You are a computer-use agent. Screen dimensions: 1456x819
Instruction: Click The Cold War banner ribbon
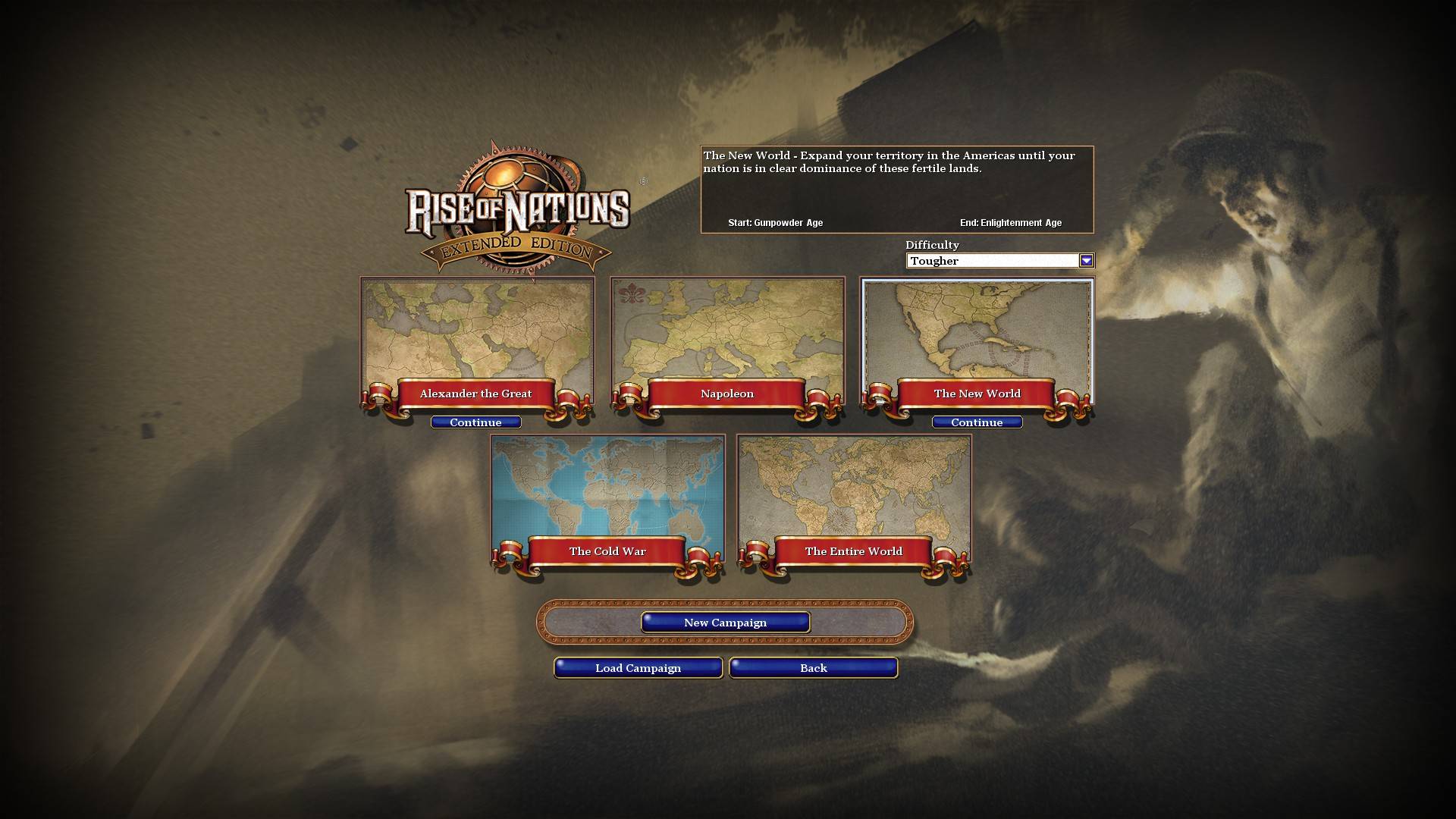tap(607, 551)
